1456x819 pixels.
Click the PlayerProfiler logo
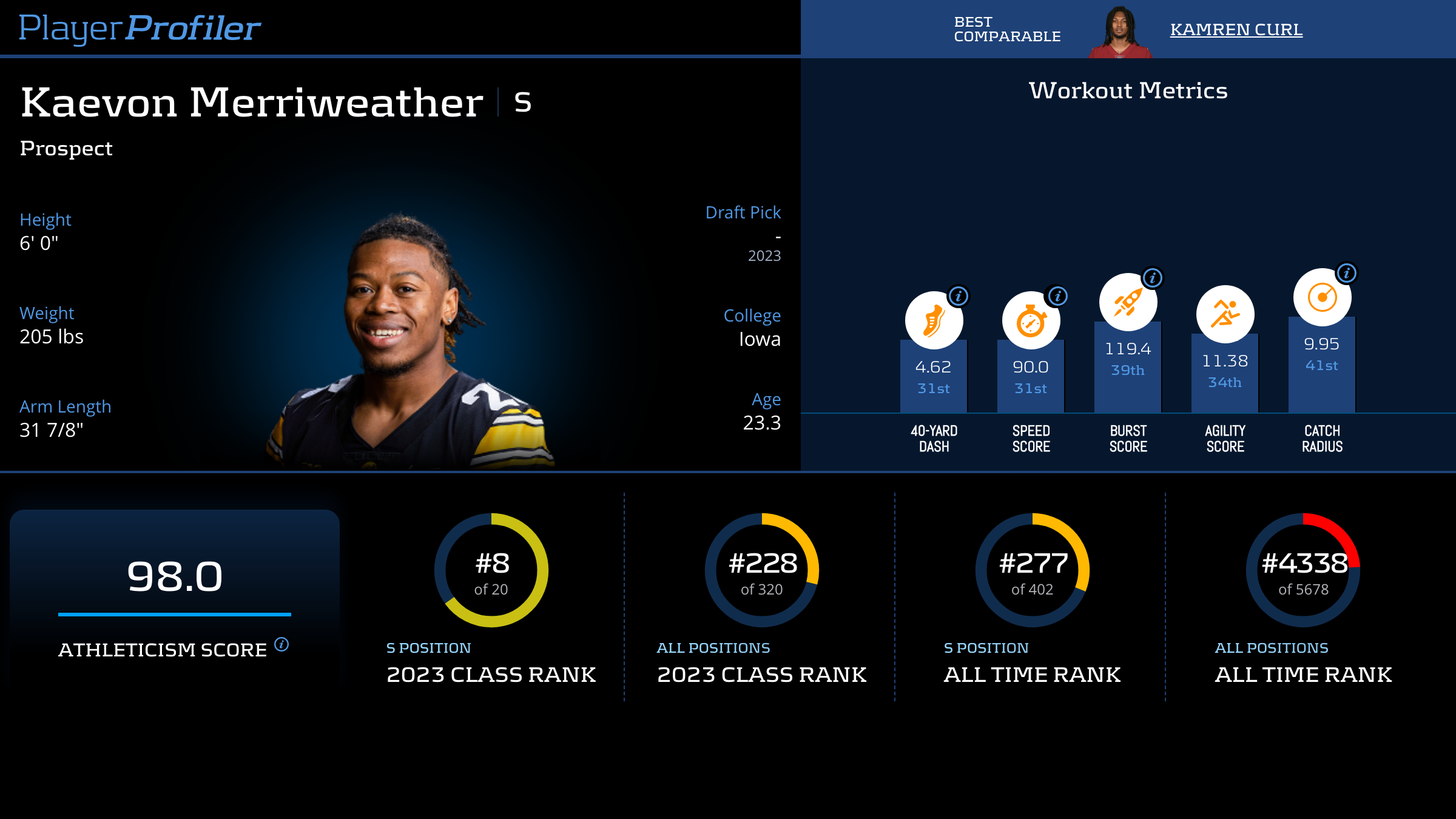click(140, 28)
